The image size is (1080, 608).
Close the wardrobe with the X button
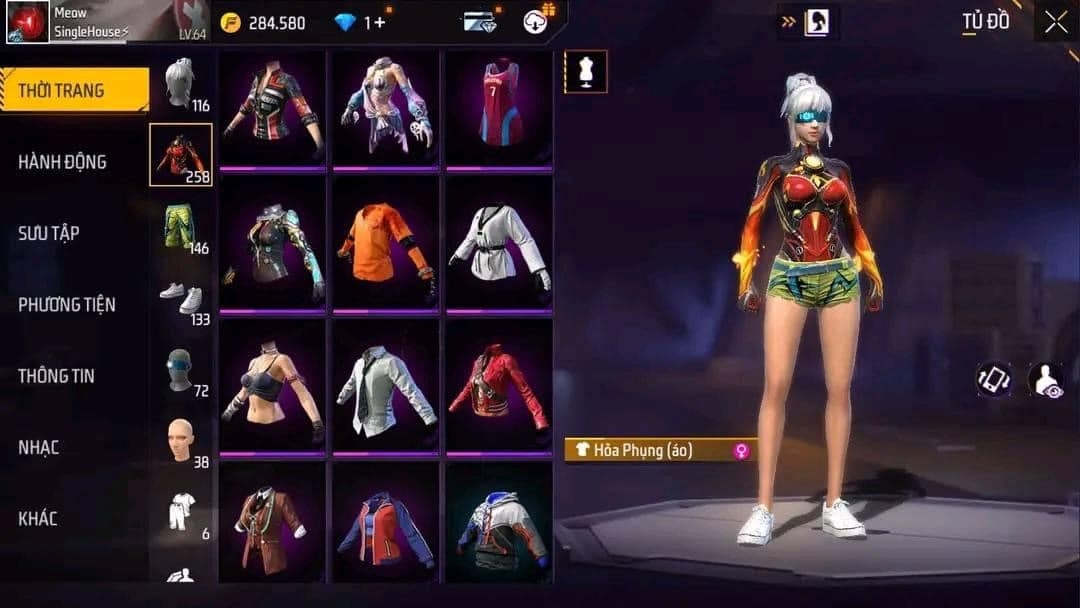pos(1055,22)
